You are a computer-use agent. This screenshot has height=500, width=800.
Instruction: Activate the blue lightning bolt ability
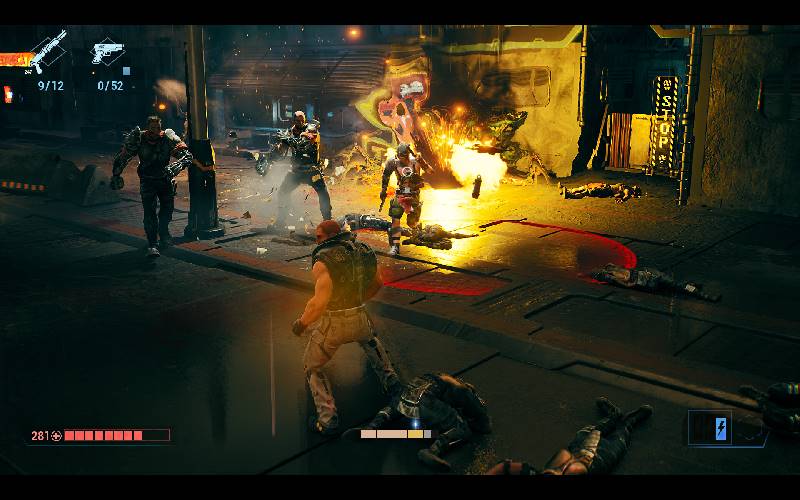pyautogui.click(x=722, y=428)
